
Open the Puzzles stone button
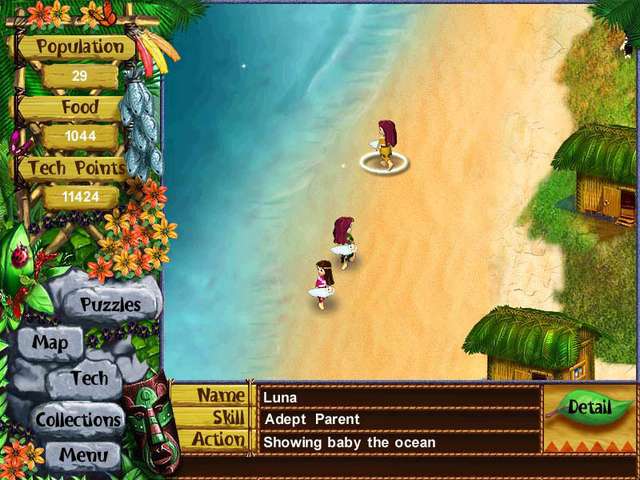(x=110, y=304)
